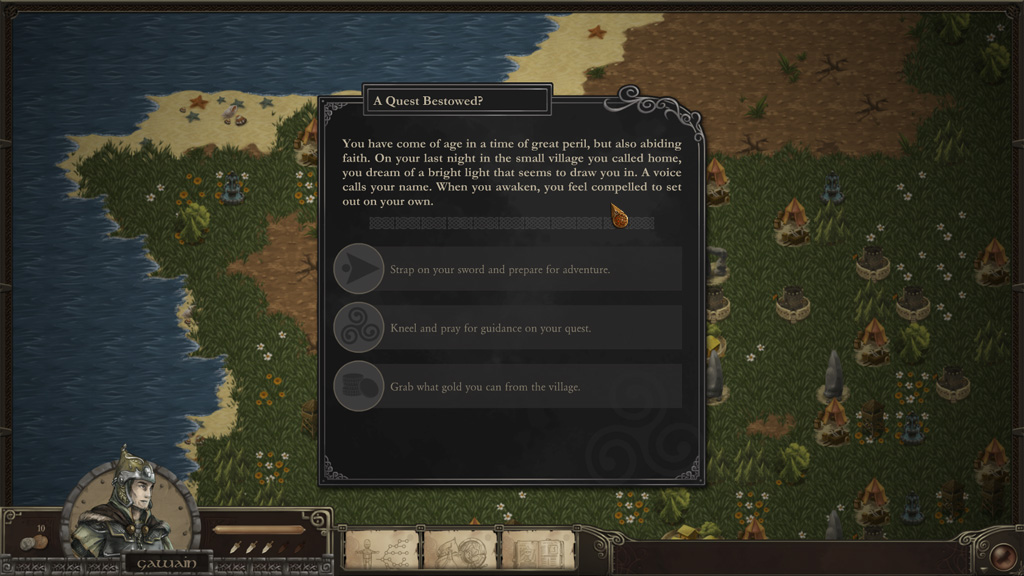
Task: Open the journal book parchment panel
Action: 539,550
